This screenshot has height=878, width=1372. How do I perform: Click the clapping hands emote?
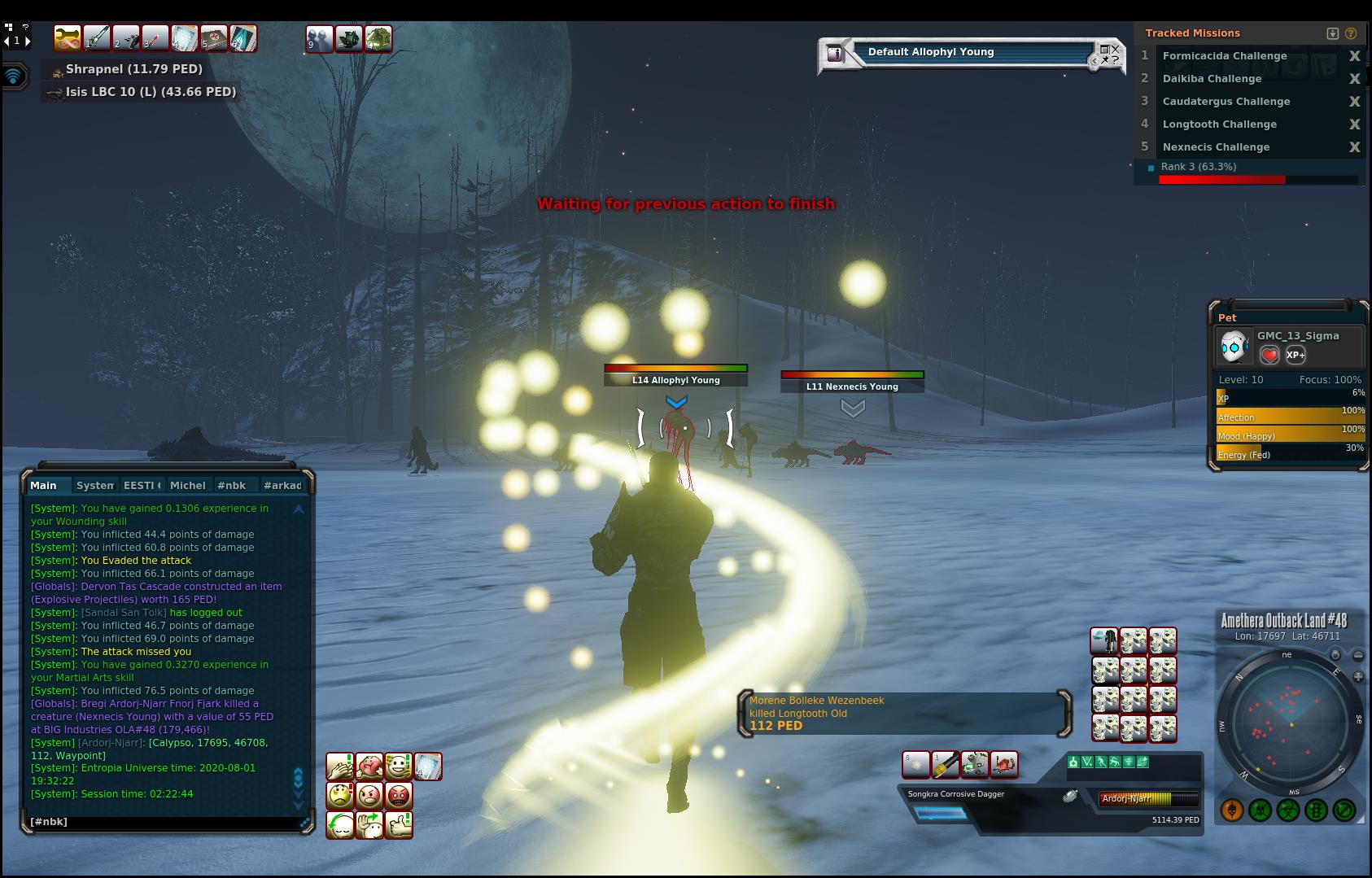340,767
